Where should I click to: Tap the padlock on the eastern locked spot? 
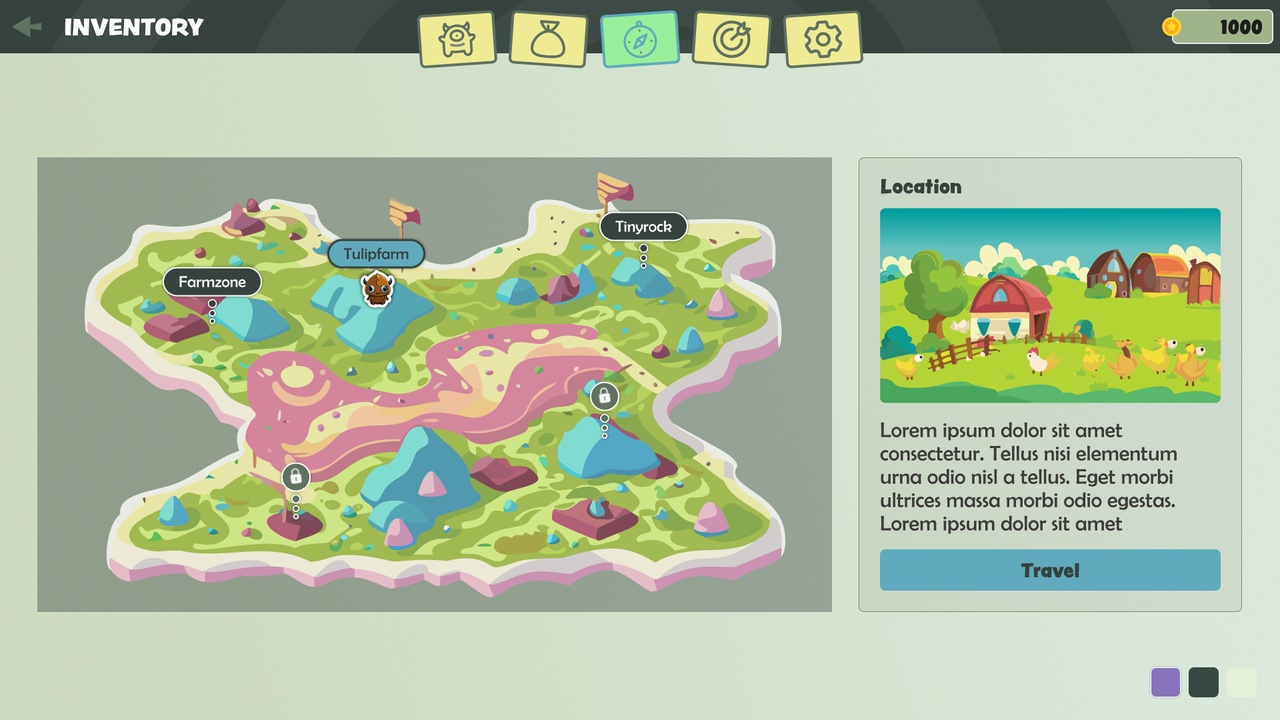[x=603, y=396]
